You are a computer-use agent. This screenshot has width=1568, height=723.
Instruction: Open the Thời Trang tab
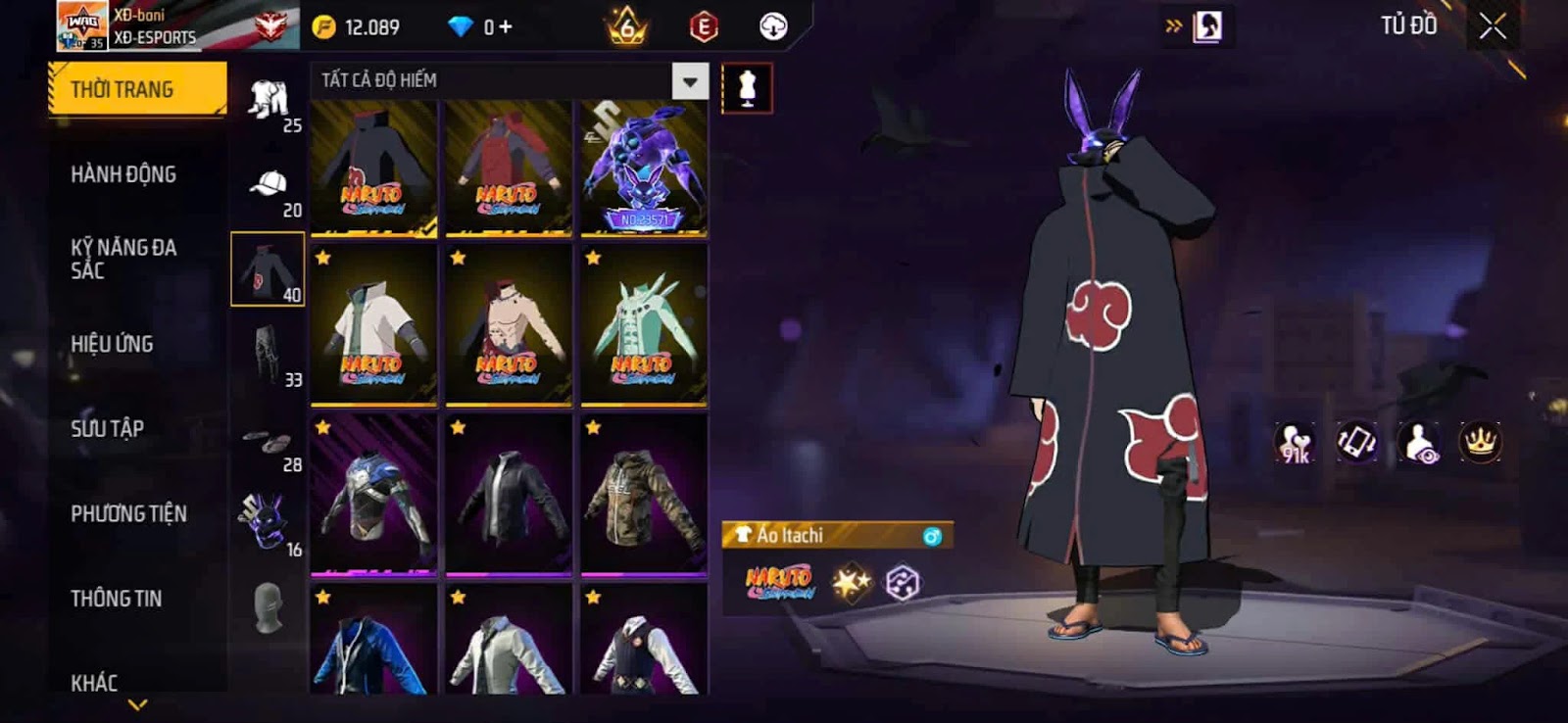136,89
